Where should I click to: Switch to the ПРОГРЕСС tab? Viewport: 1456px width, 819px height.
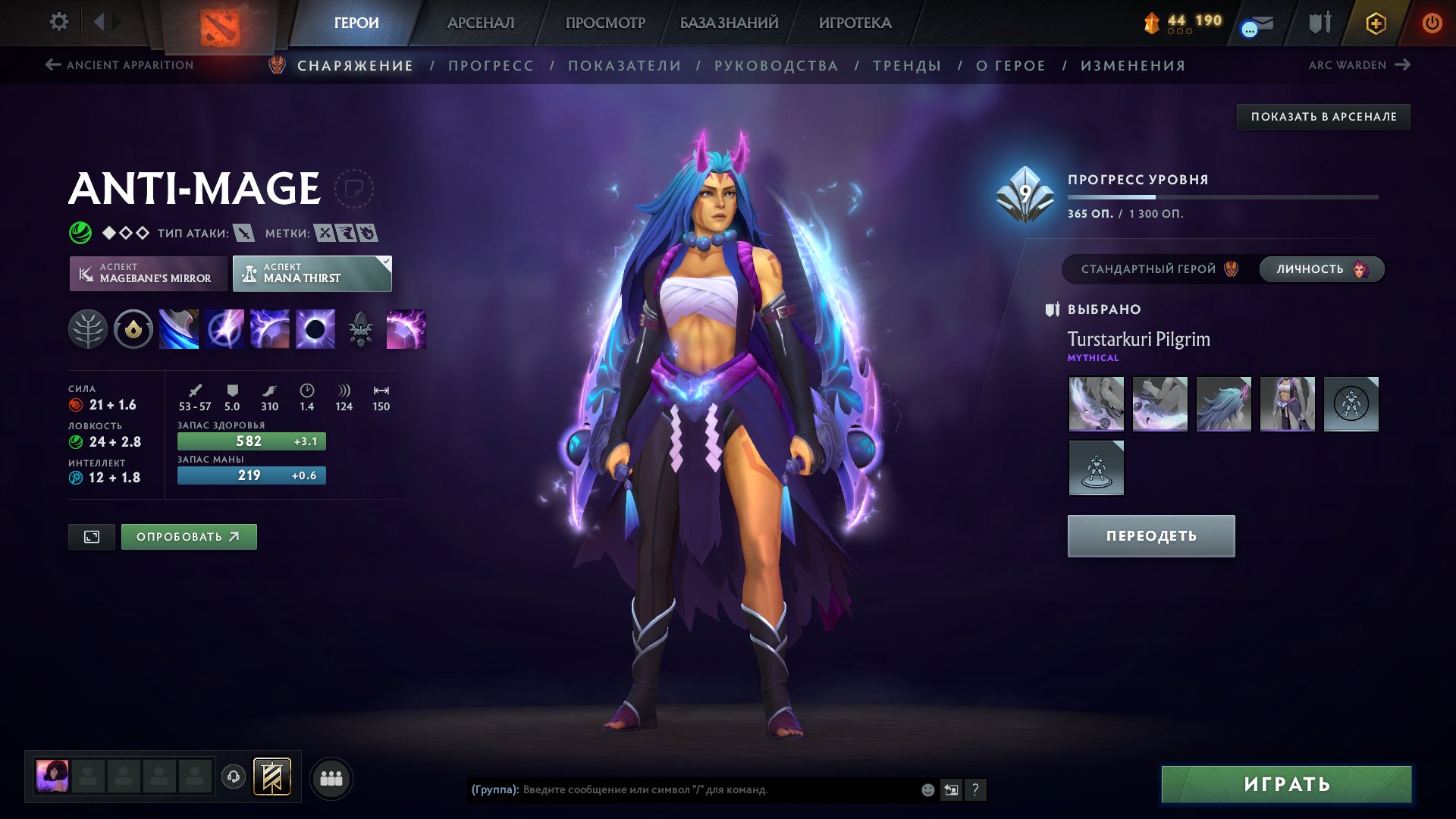(x=490, y=65)
